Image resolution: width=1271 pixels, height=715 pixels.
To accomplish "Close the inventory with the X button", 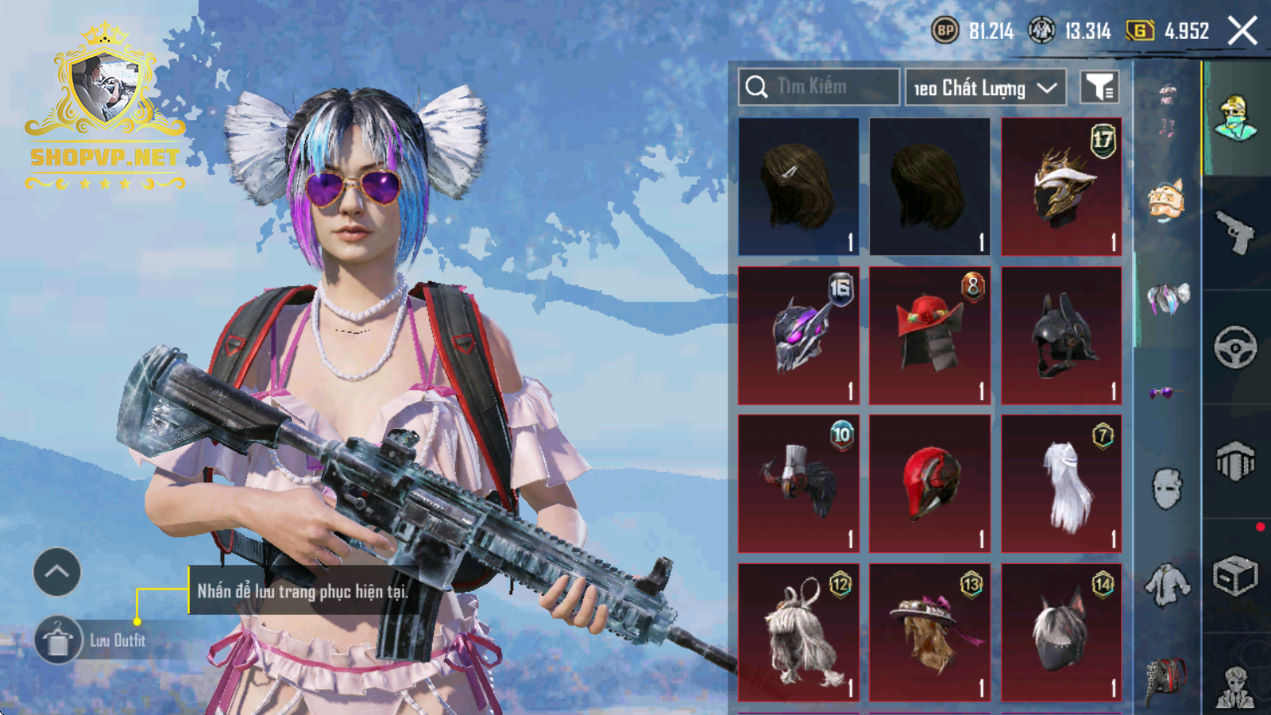I will (1242, 31).
